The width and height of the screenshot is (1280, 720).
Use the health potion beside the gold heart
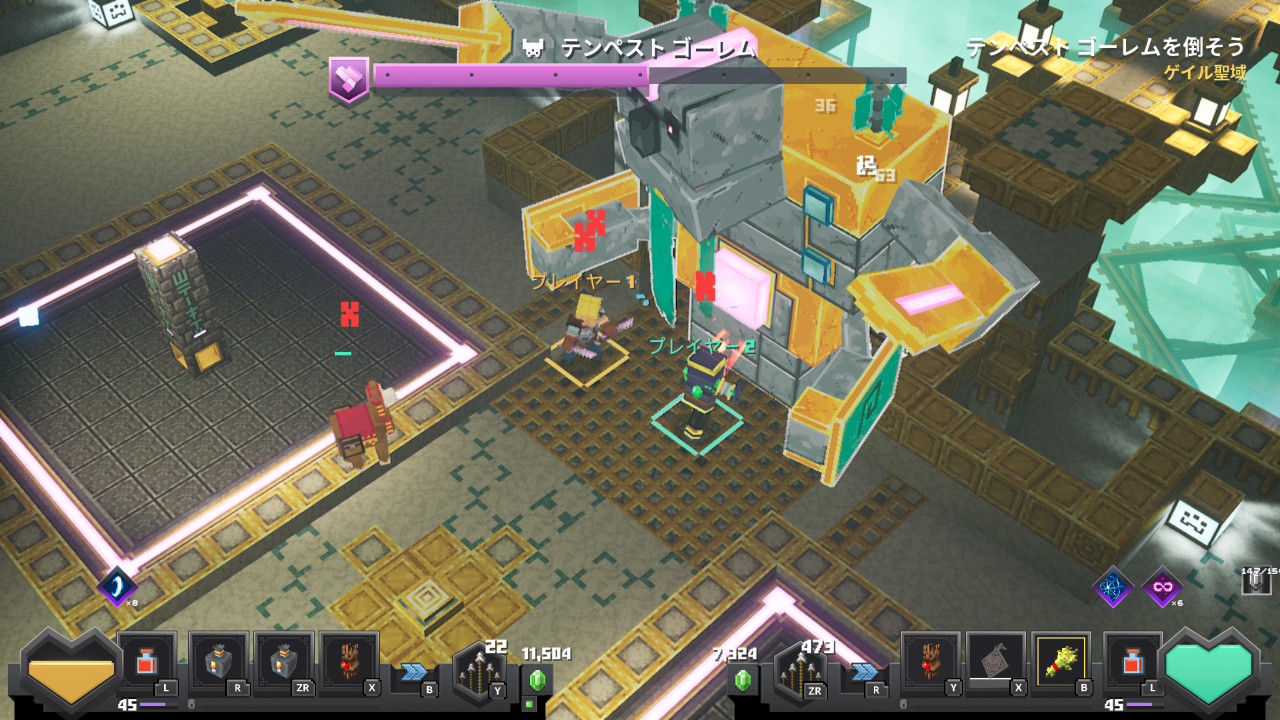(147, 662)
